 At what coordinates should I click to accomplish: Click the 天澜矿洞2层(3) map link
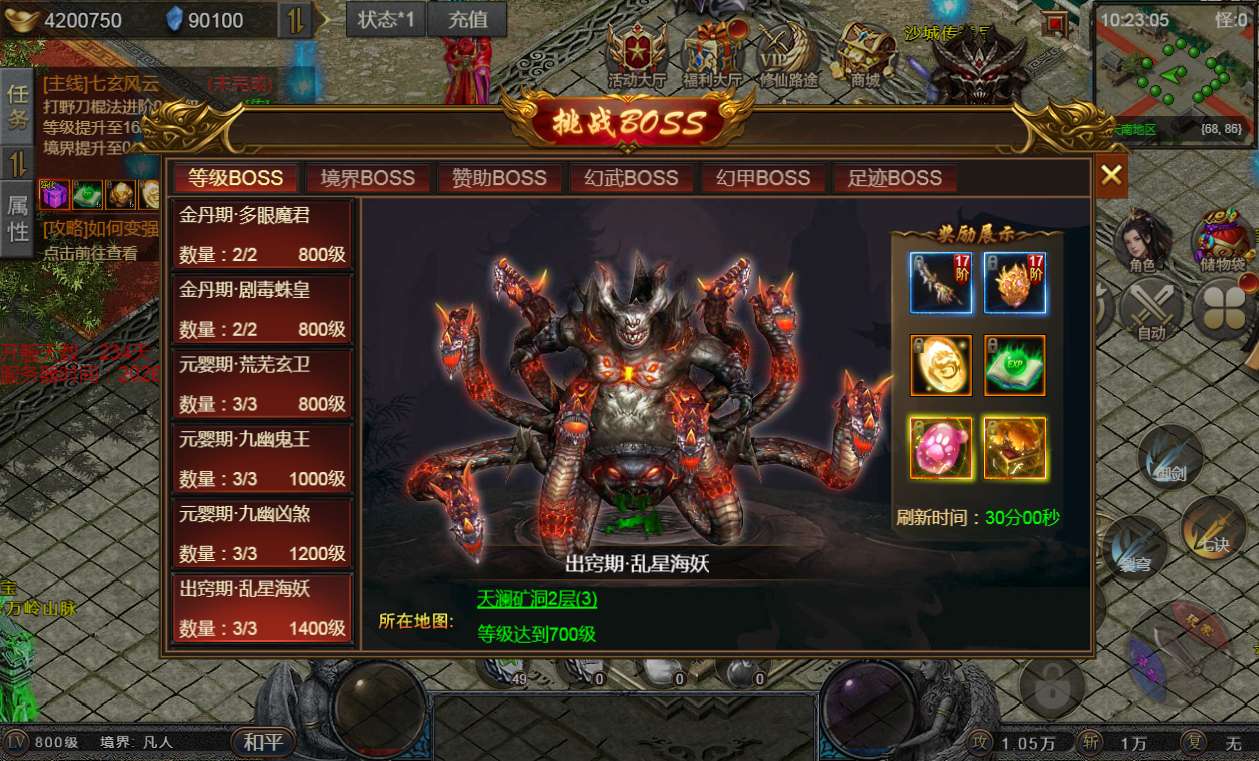[x=537, y=599]
